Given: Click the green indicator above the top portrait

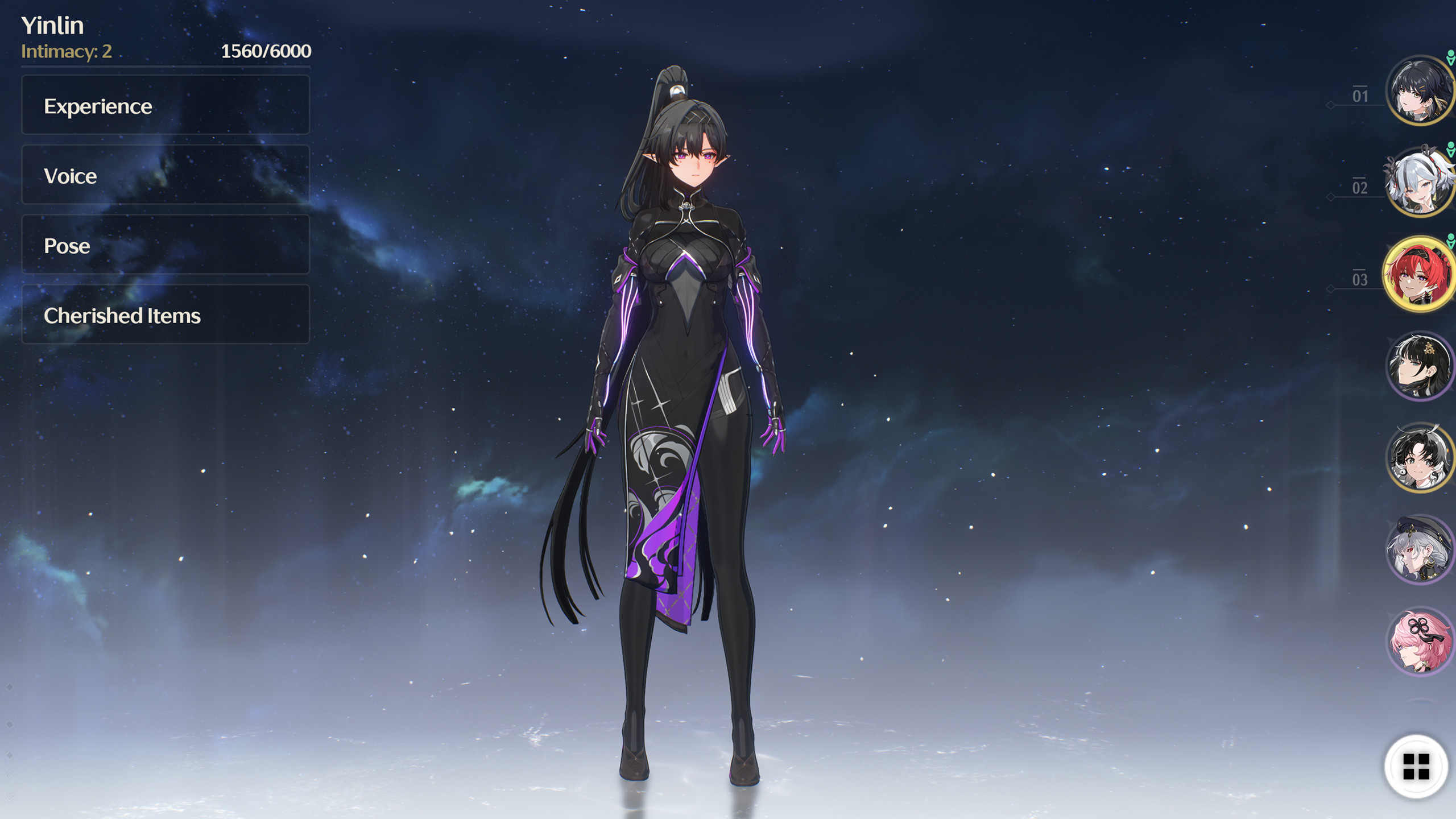Looking at the screenshot, I should 1451,56.
